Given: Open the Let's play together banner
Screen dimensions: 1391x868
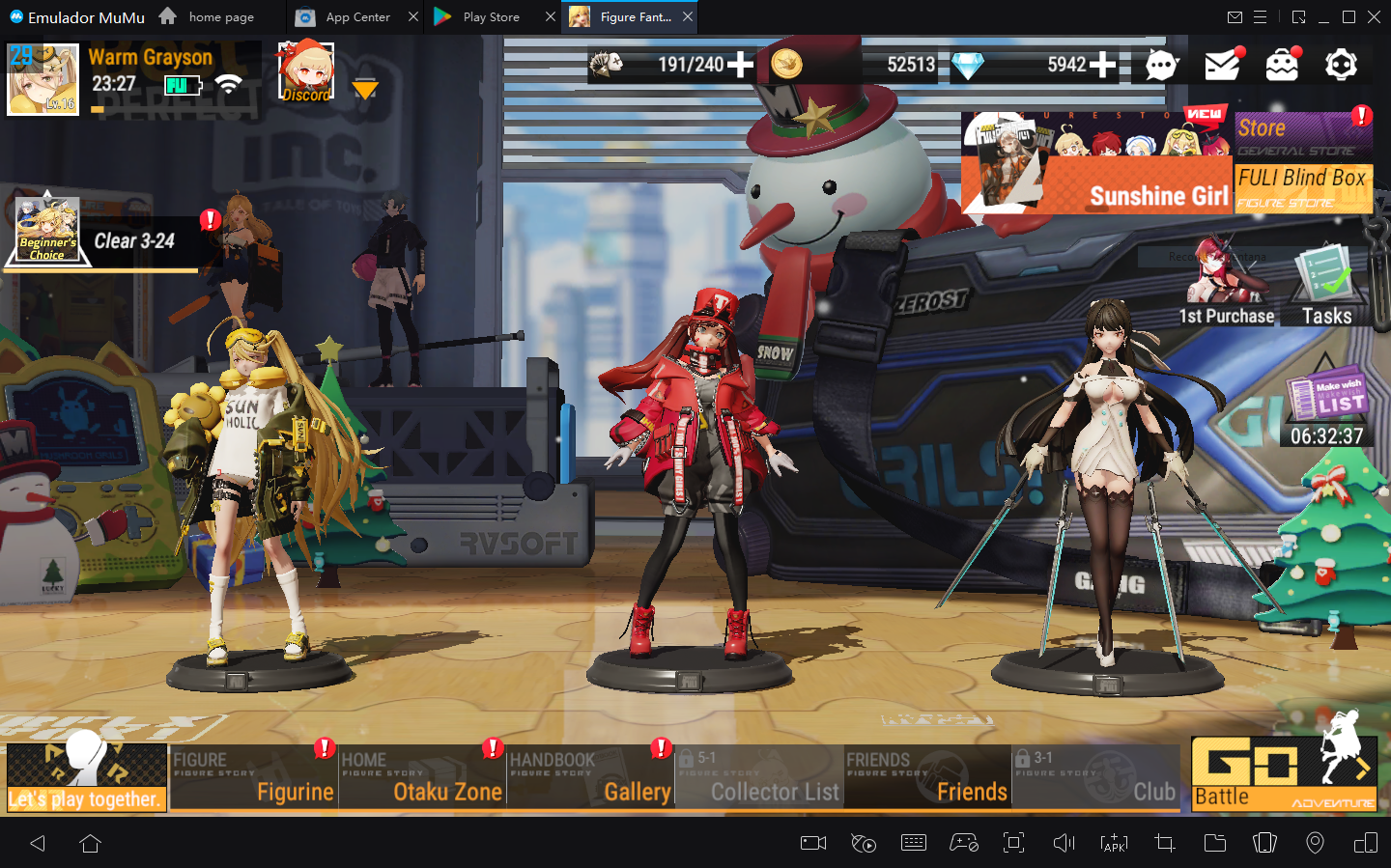Looking at the screenshot, I should pyautogui.click(x=87, y=777).
